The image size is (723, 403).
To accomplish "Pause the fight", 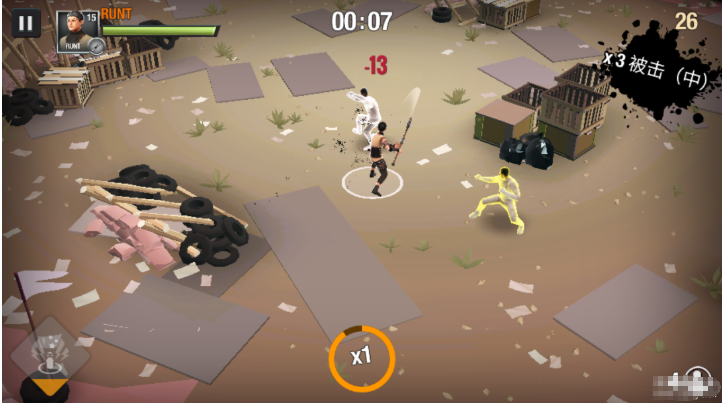I will click(26, 23).
